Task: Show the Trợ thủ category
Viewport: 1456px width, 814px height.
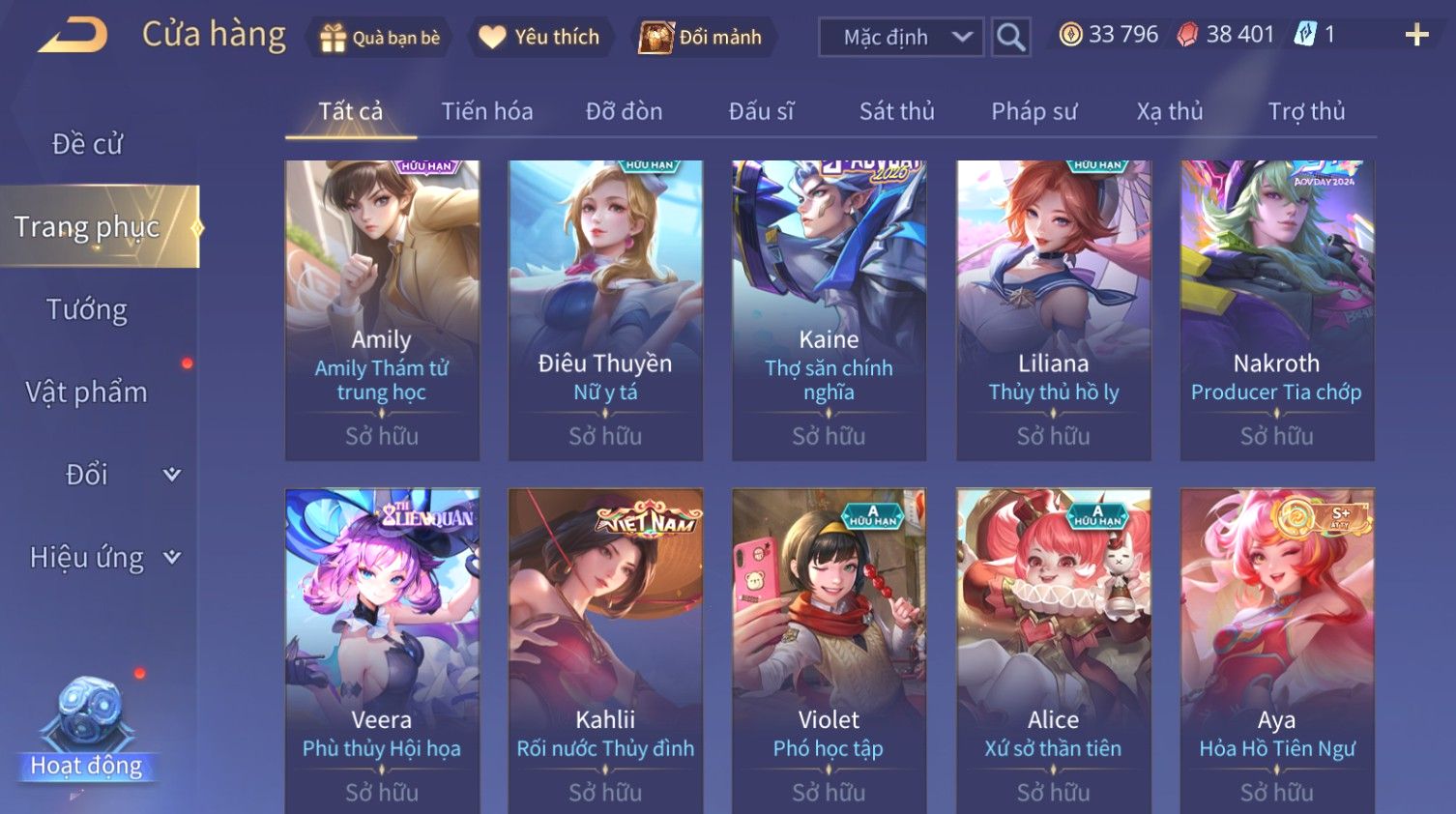Action: (x=1306, y=112)
